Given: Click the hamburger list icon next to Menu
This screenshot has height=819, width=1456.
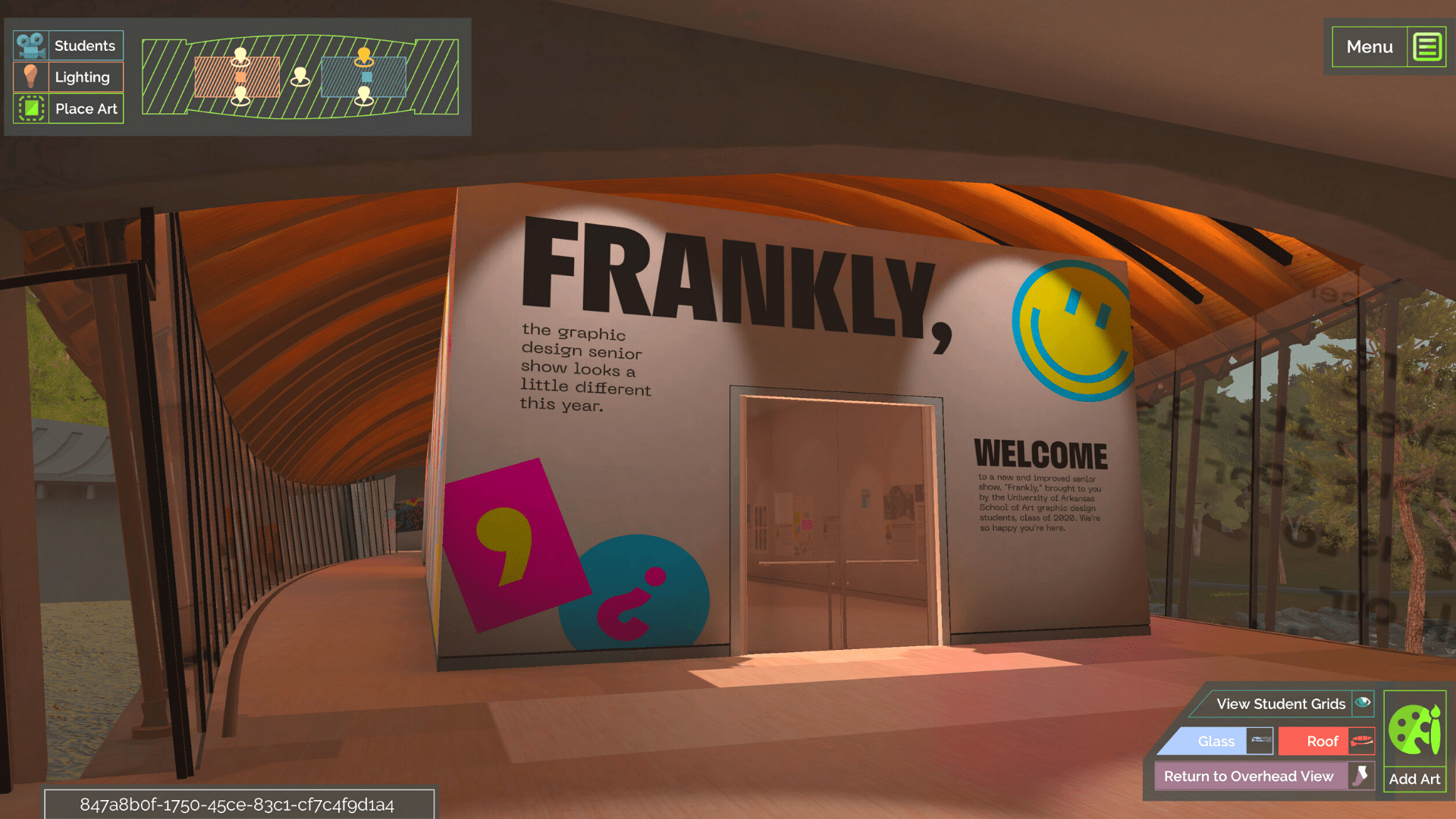Looking at the screenshot, I should pyautogui.click(x=1429, y=46).
